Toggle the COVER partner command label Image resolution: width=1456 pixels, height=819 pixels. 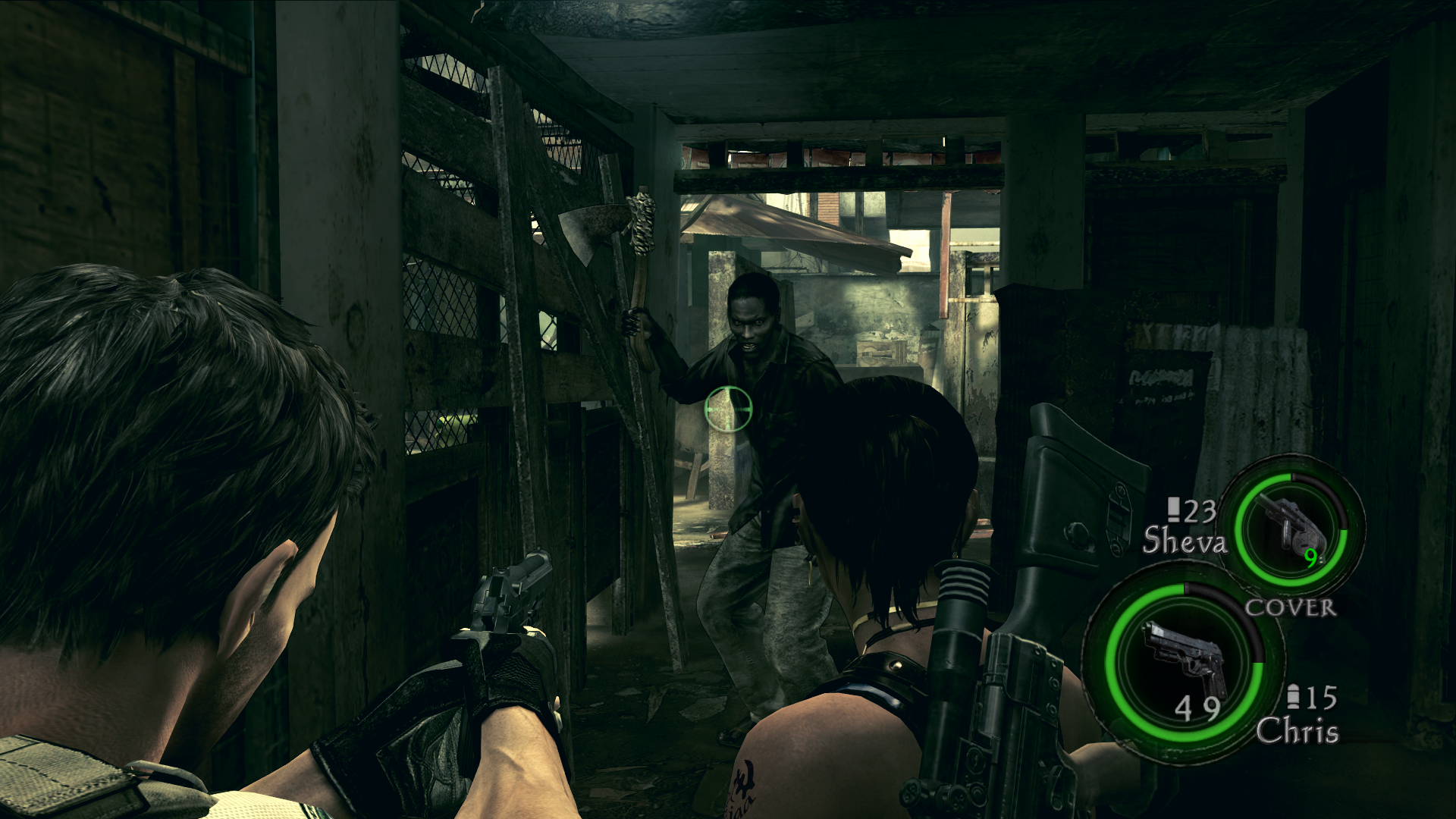point(1290,607)
